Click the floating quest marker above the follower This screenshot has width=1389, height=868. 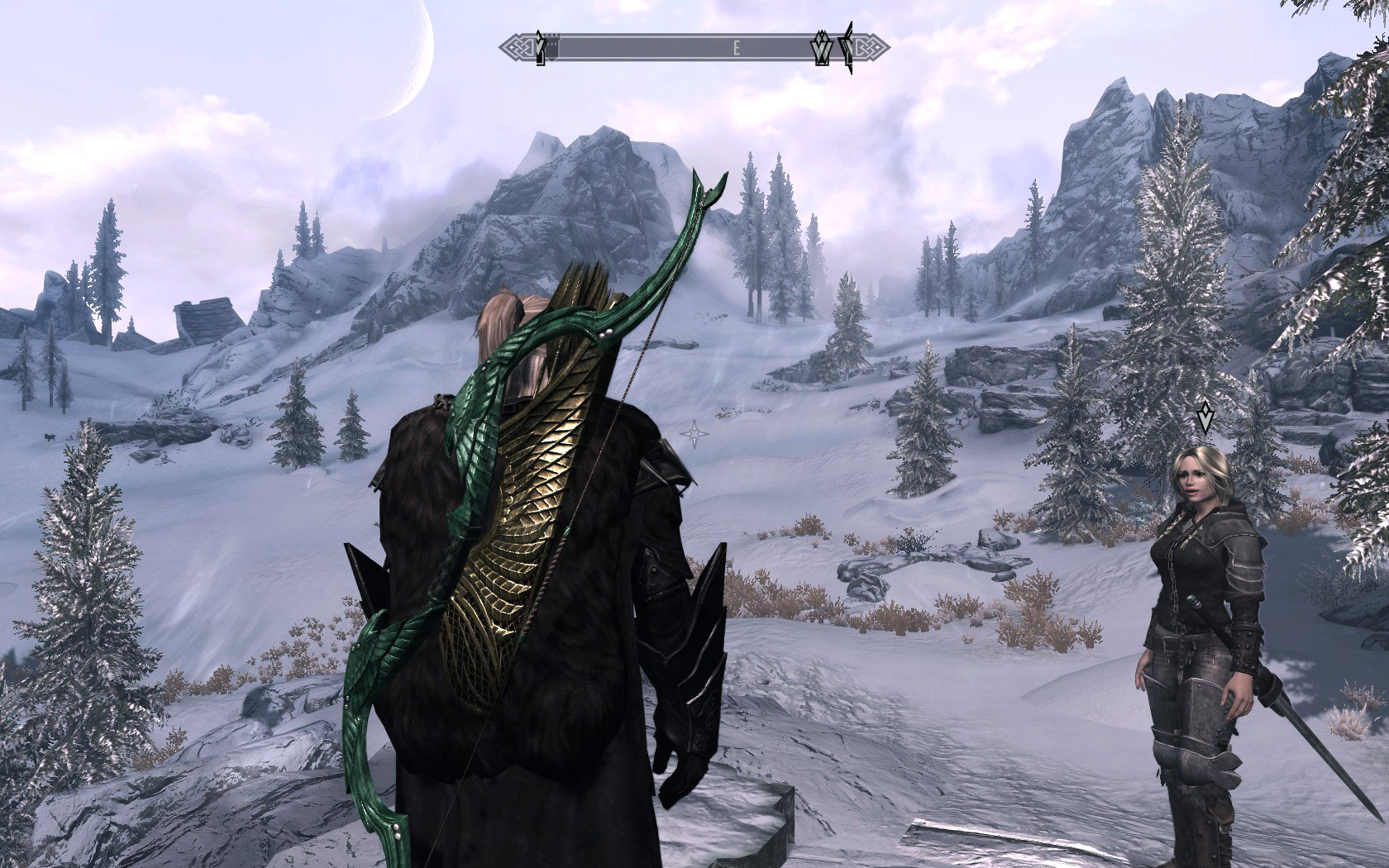(1205, 417)
